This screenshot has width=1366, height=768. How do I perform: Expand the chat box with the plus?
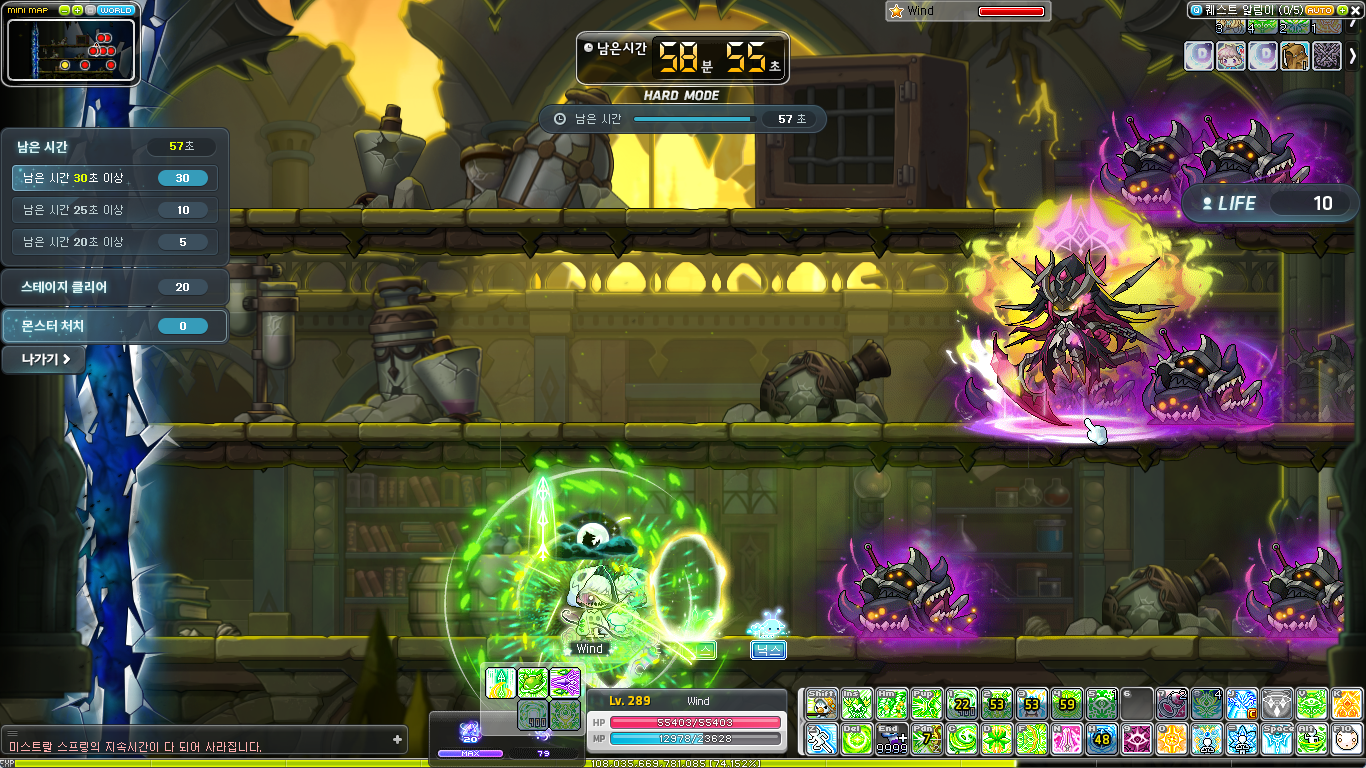(397, 740)
